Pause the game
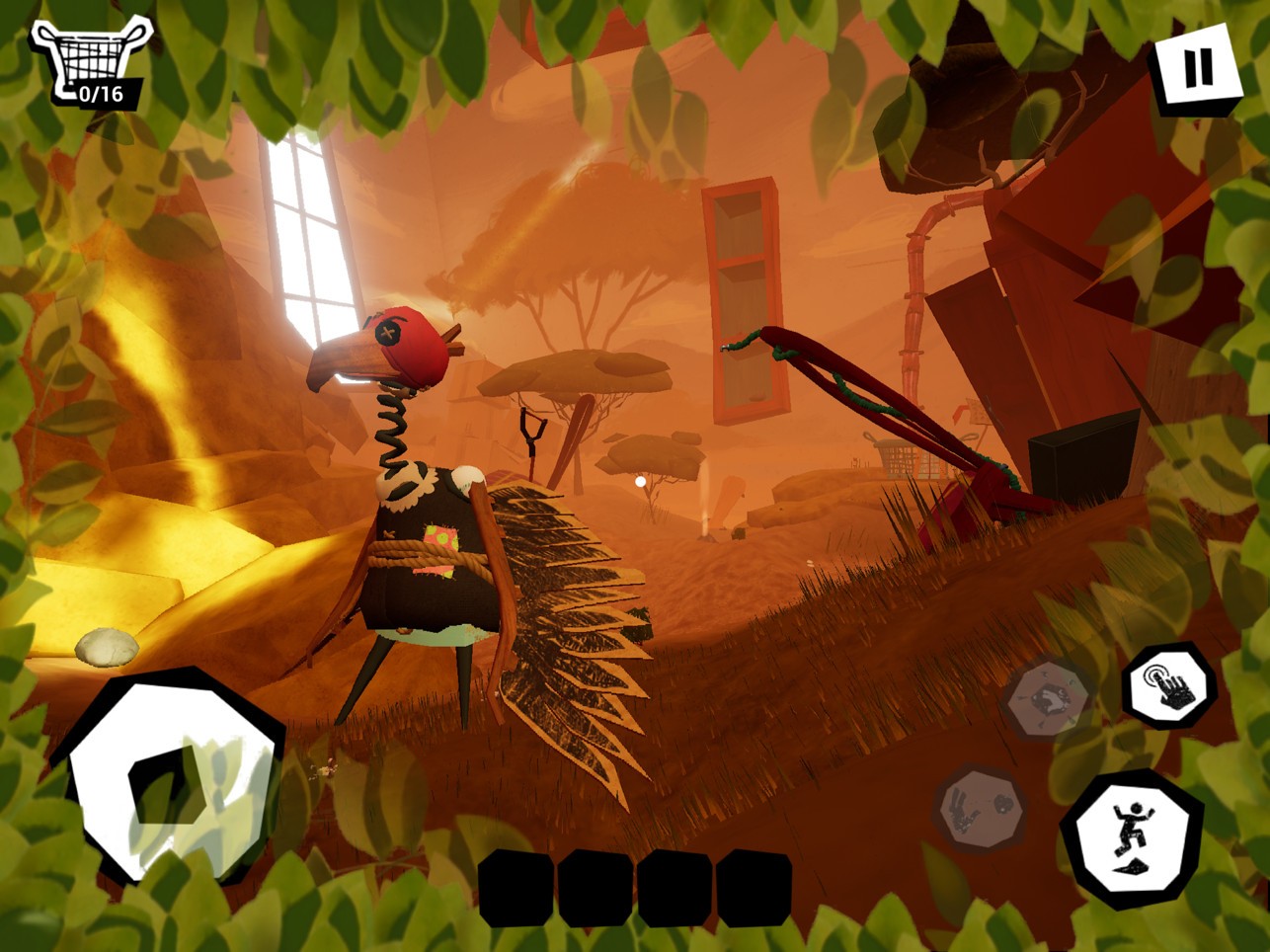This screenshot has width=1270, height=952. 1197,68
